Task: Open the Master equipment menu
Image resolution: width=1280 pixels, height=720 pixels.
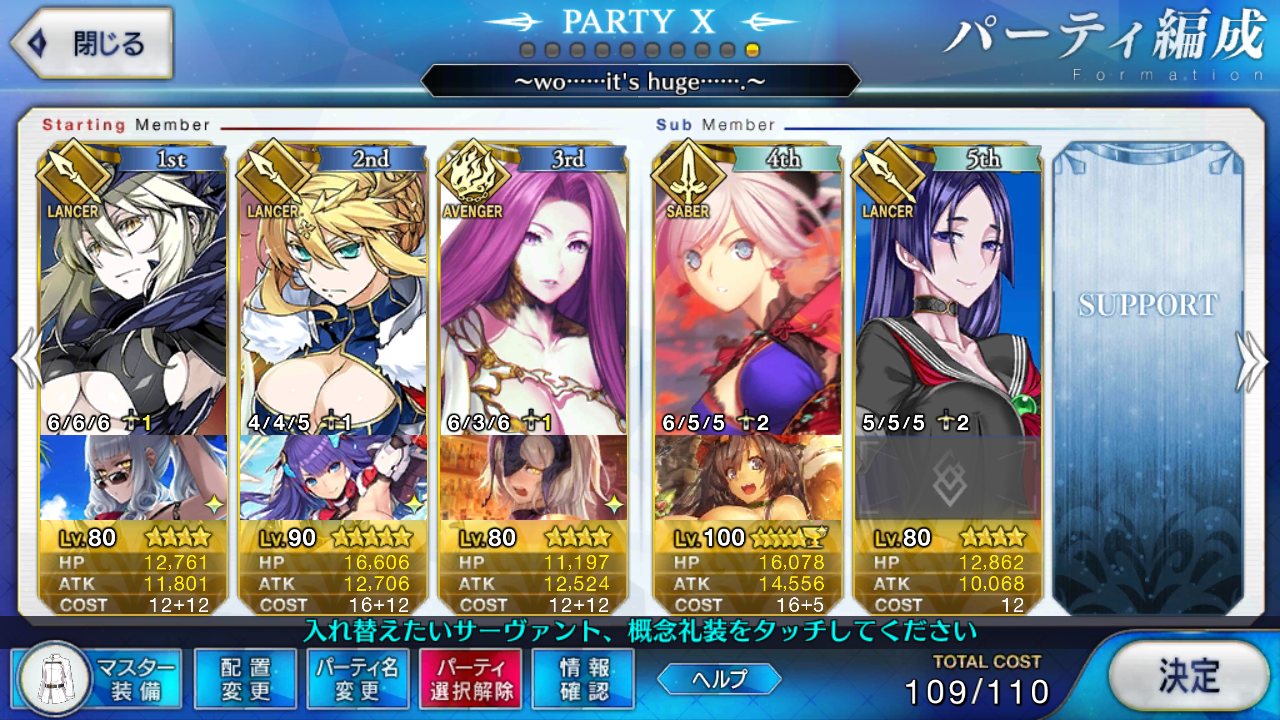Action: [100, 678]
